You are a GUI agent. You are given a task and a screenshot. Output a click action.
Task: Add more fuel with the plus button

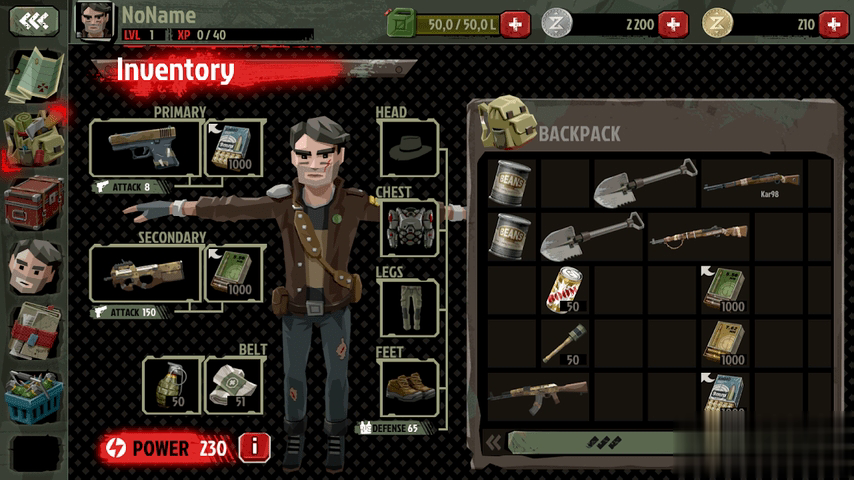point(515,23)
